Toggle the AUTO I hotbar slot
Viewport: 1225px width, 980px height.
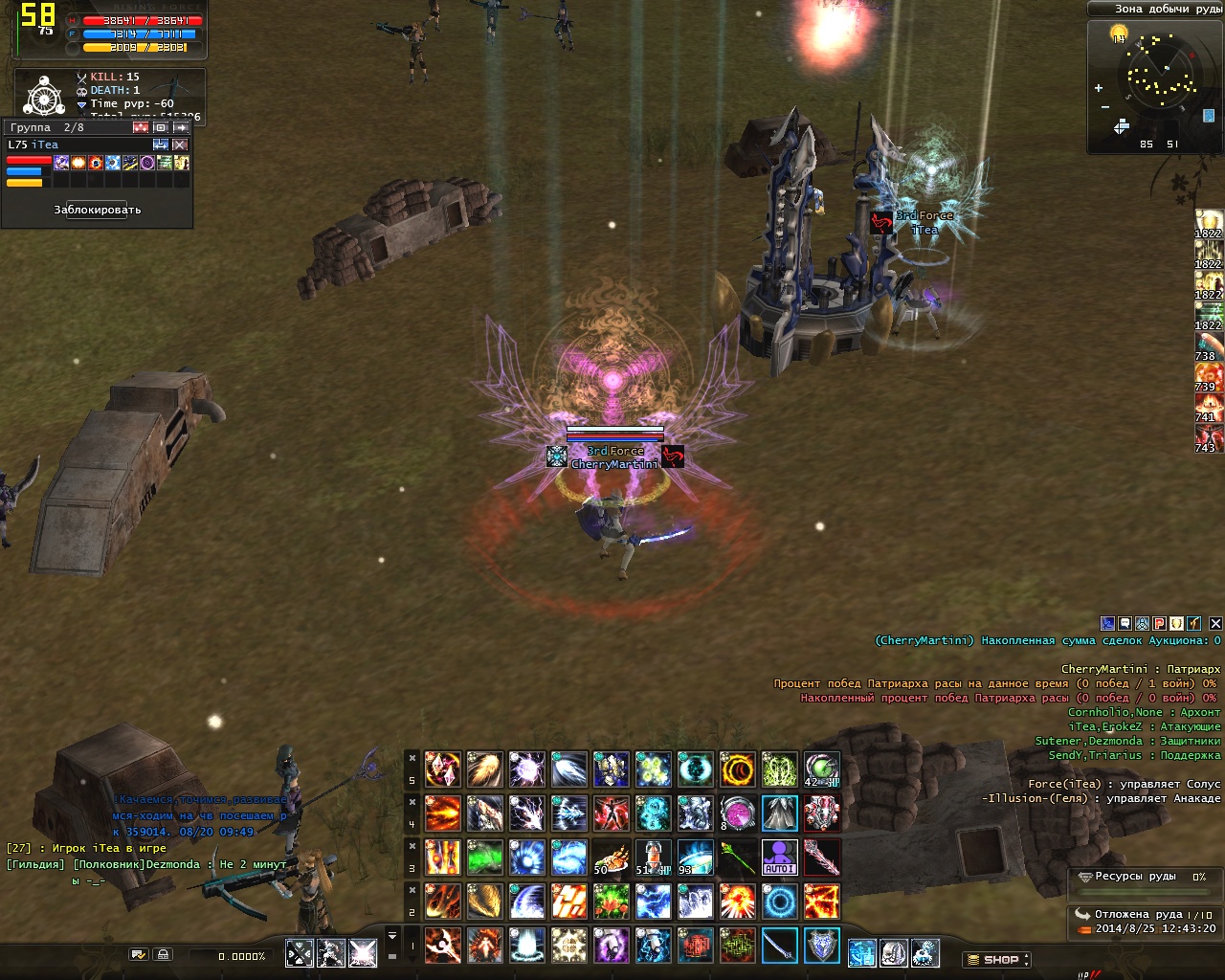(779, 857)
